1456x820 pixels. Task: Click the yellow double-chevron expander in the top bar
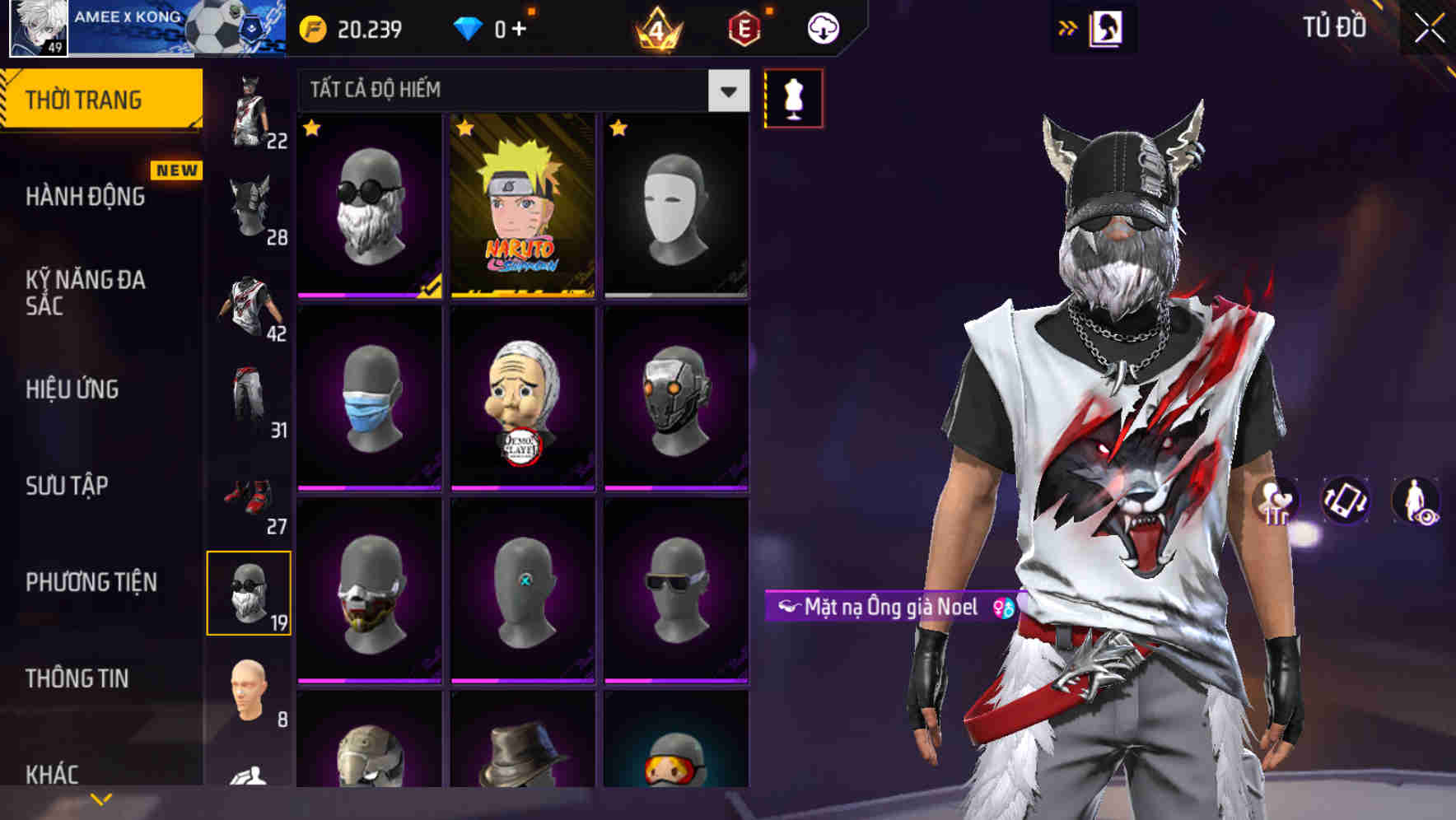(1067, 27)
